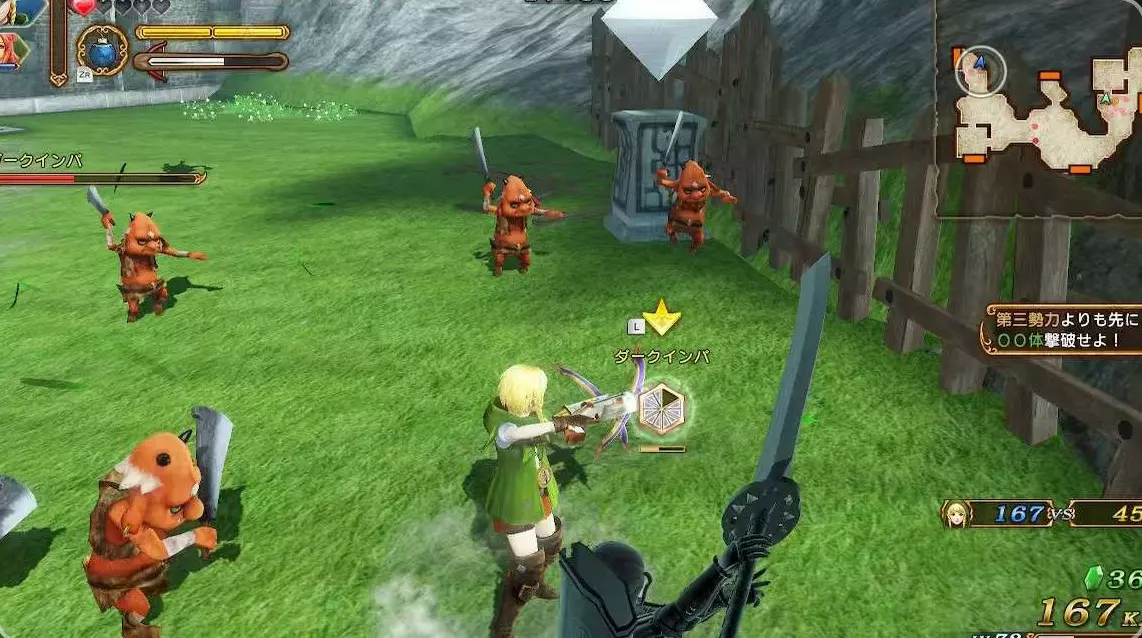Select Linkle's portrait beside the 167 counter
Viewport: 1142px width, 638px height.
click(955, 514)
